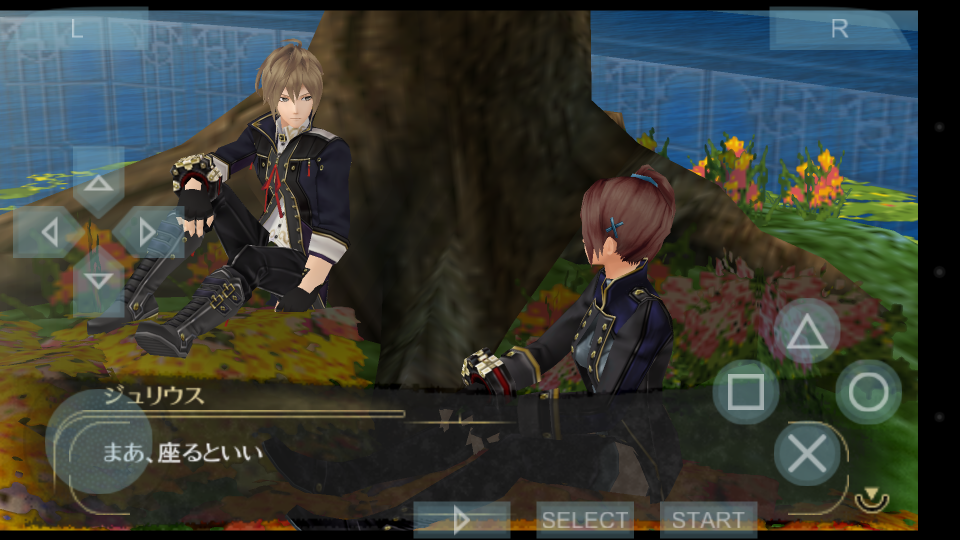Touch the virtual analog stick
The image size is (960, 540).
[98, 441]
